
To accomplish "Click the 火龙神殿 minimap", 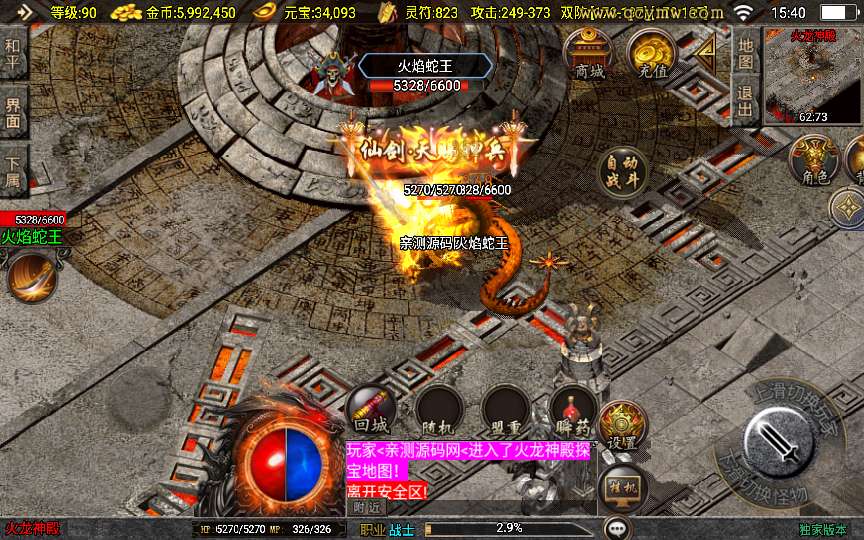I will click(x=812, y=76).
